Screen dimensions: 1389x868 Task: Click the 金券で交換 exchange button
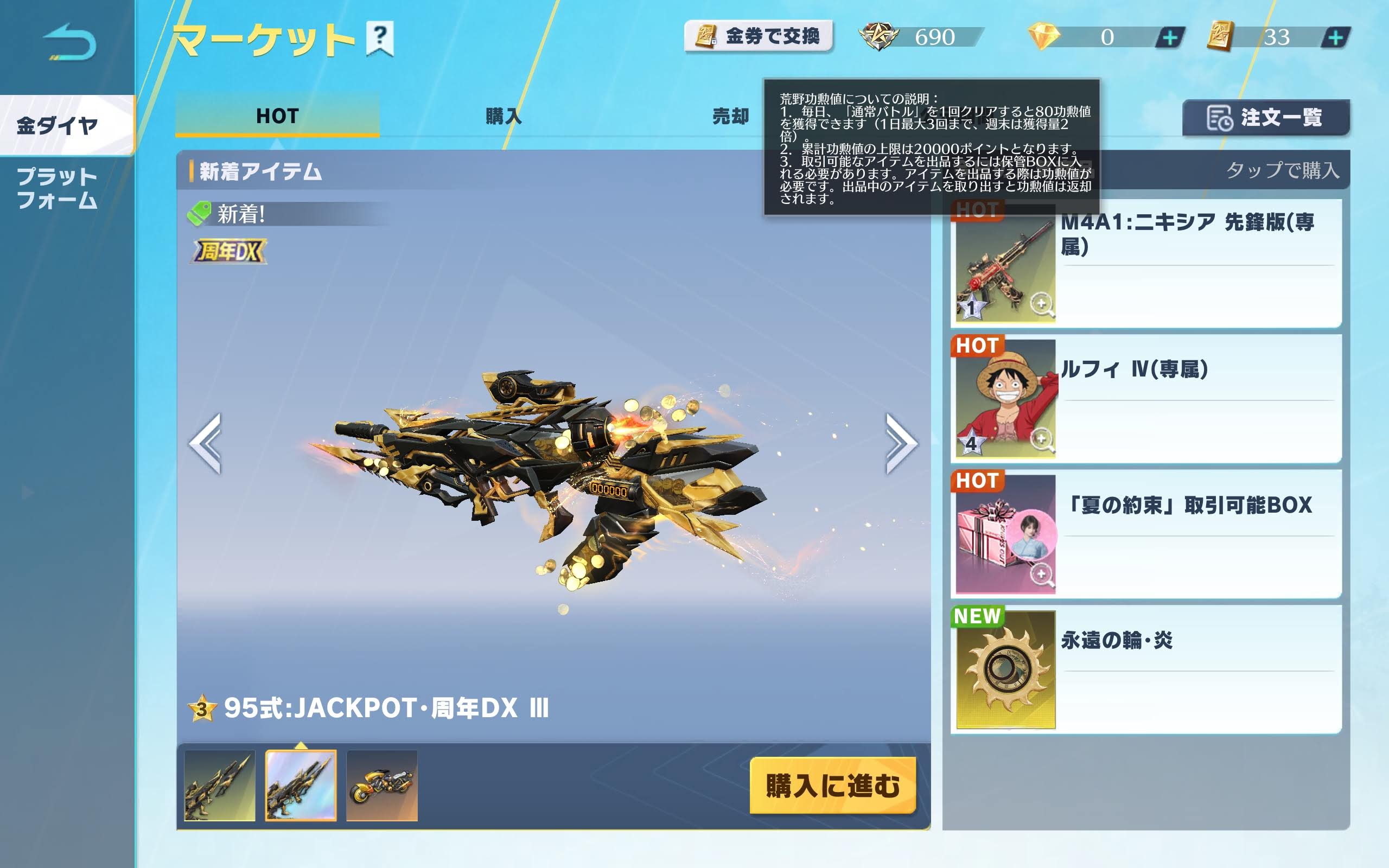758,37
